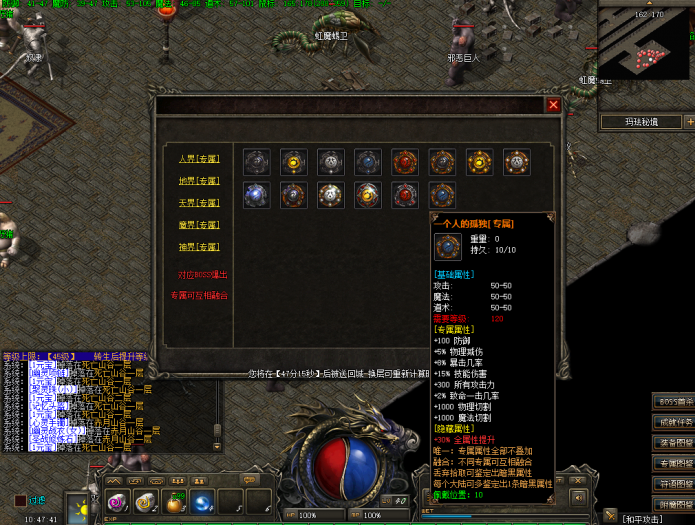
Task: Close the exclusive items panel
Action: coord(553,104)
